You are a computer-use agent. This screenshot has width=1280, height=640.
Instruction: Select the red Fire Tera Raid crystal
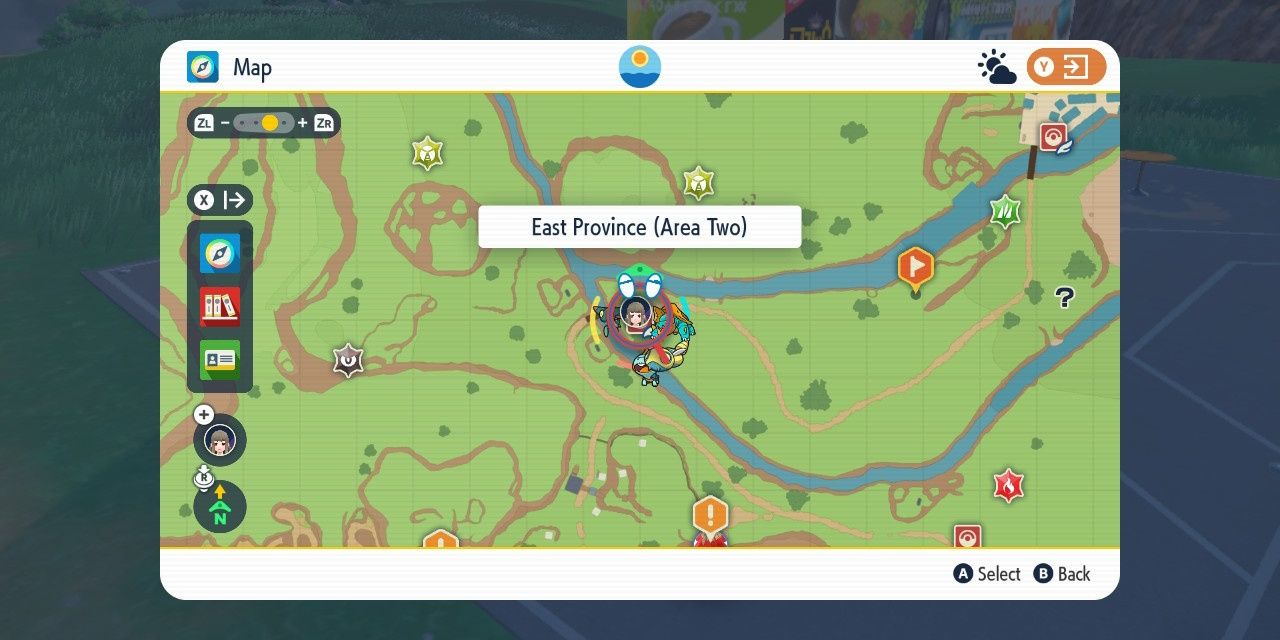pyautogui.click(x=1008, y=486)
